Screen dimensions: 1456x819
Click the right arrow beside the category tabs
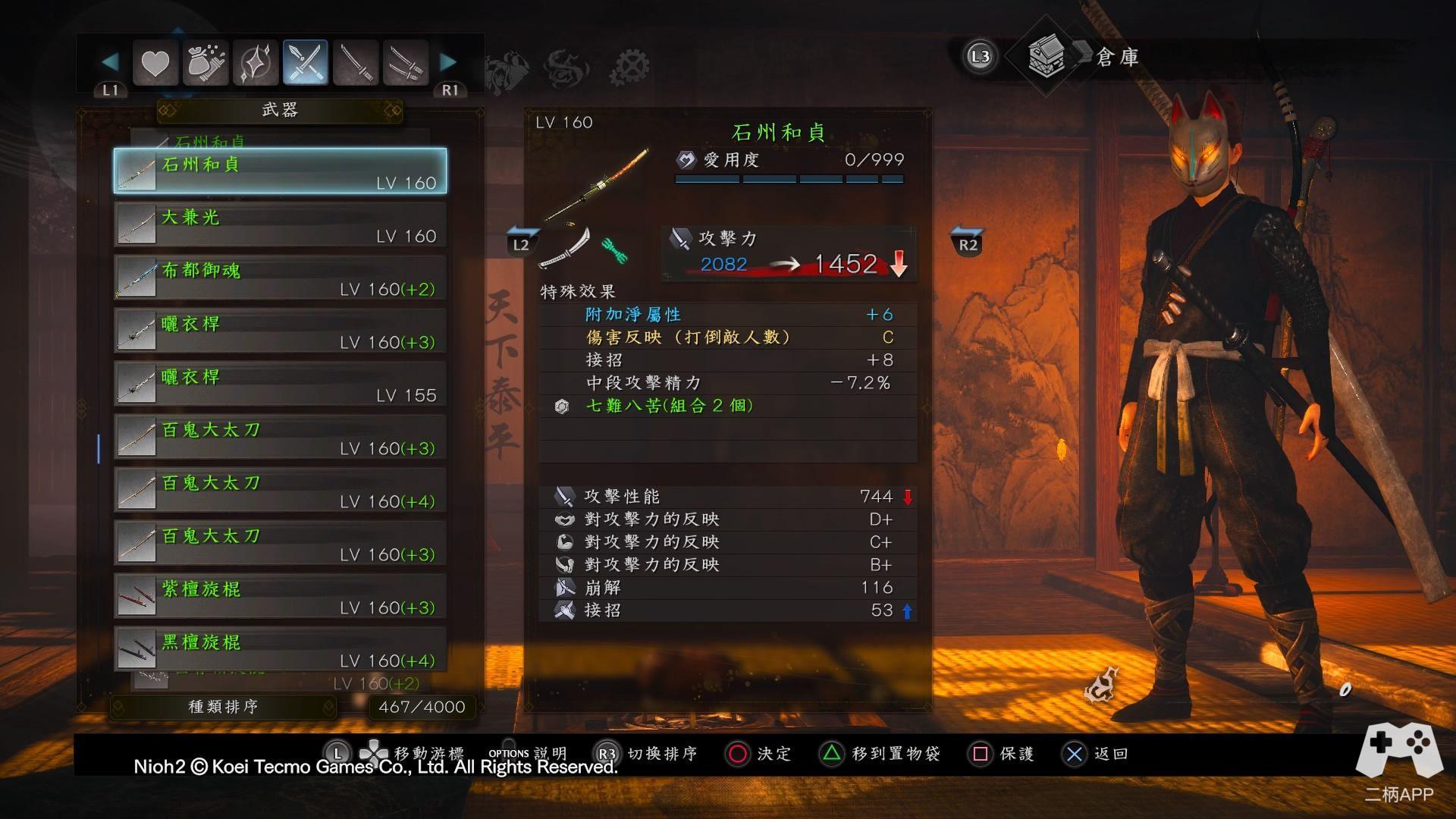pos(448,61)
